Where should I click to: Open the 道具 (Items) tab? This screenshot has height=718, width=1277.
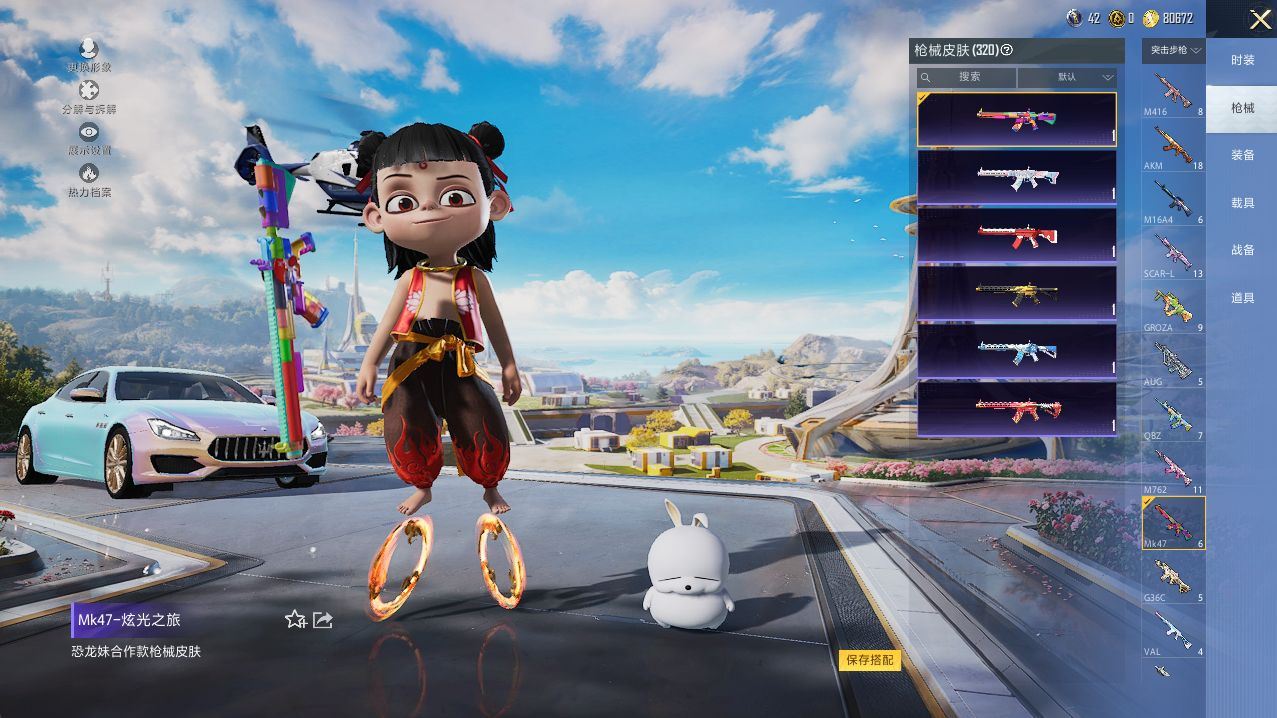[1242, 298]
